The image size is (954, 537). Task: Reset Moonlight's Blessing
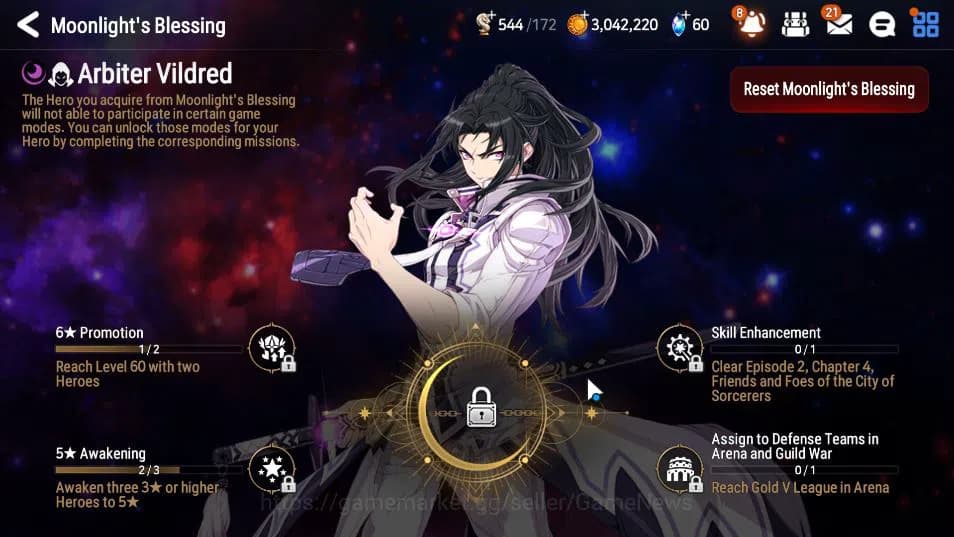[829, 89]
